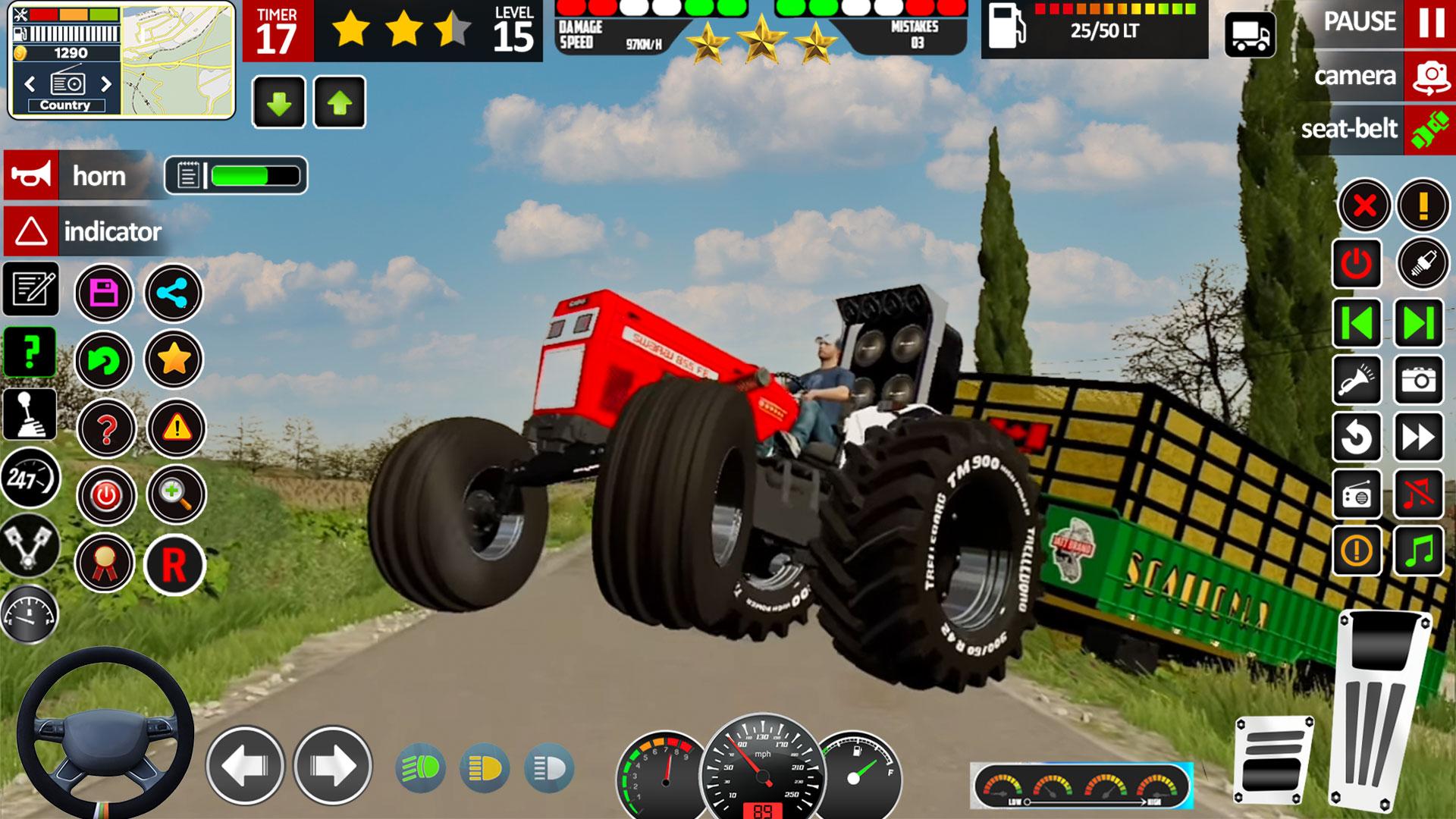Viewport: 1456px width, 819px height.
Task: Mute music with the crossed note icon
Action: pyautogui.click(x=1419, y=494)
